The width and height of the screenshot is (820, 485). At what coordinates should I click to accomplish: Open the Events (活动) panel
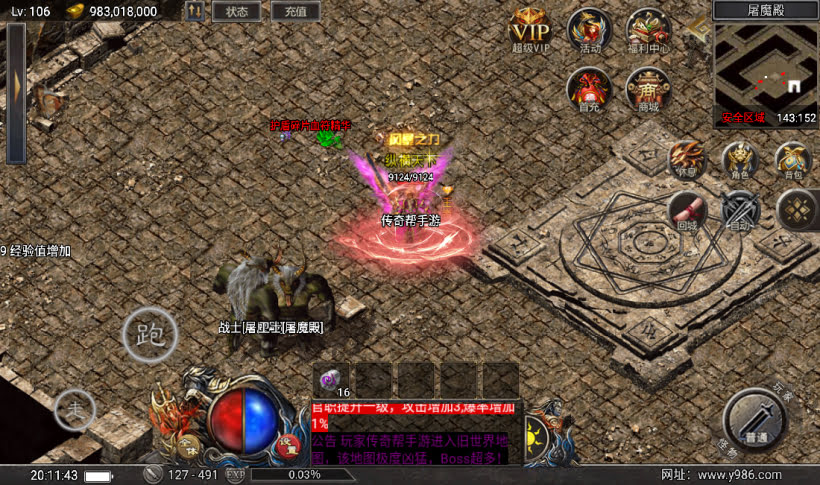tap(589, 29)
